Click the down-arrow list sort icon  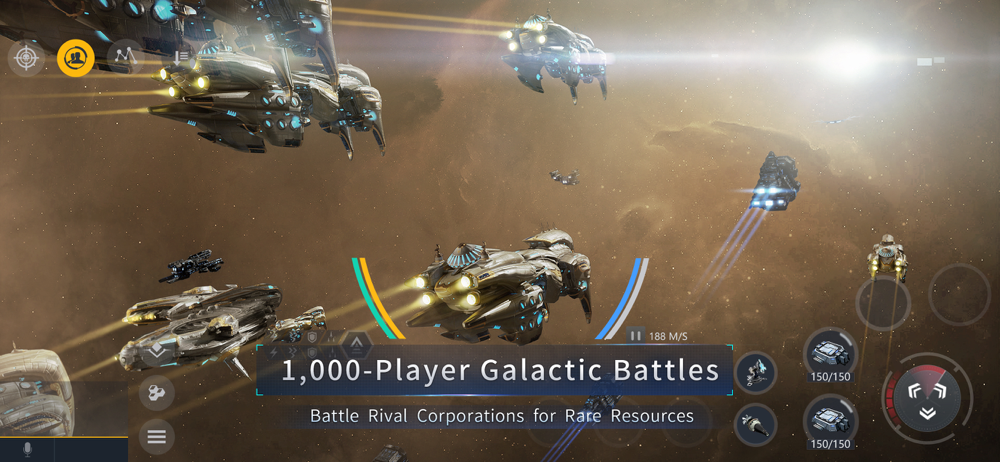coord(181,58)
